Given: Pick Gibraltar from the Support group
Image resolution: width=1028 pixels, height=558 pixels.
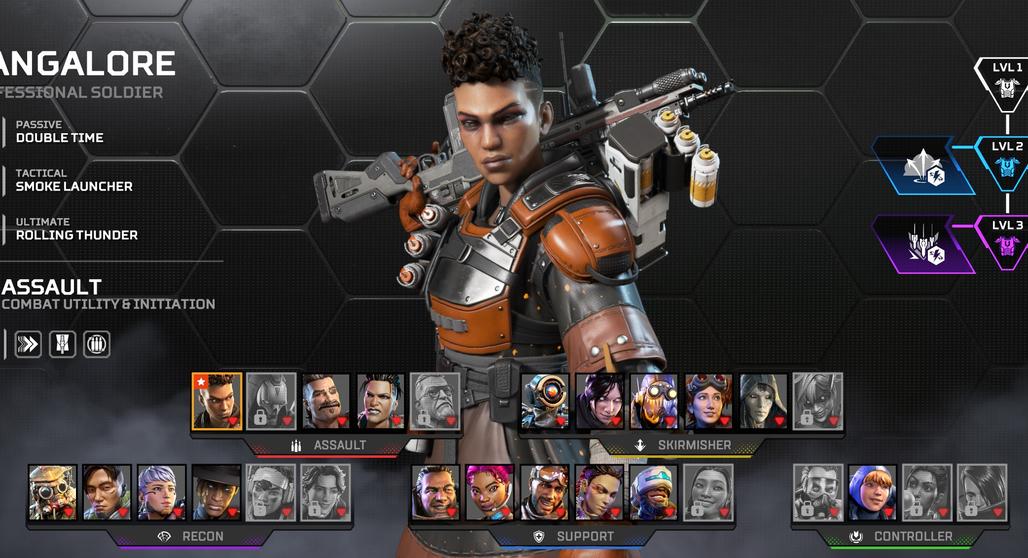Looking at the screenshot, I should tap(435, 492).
